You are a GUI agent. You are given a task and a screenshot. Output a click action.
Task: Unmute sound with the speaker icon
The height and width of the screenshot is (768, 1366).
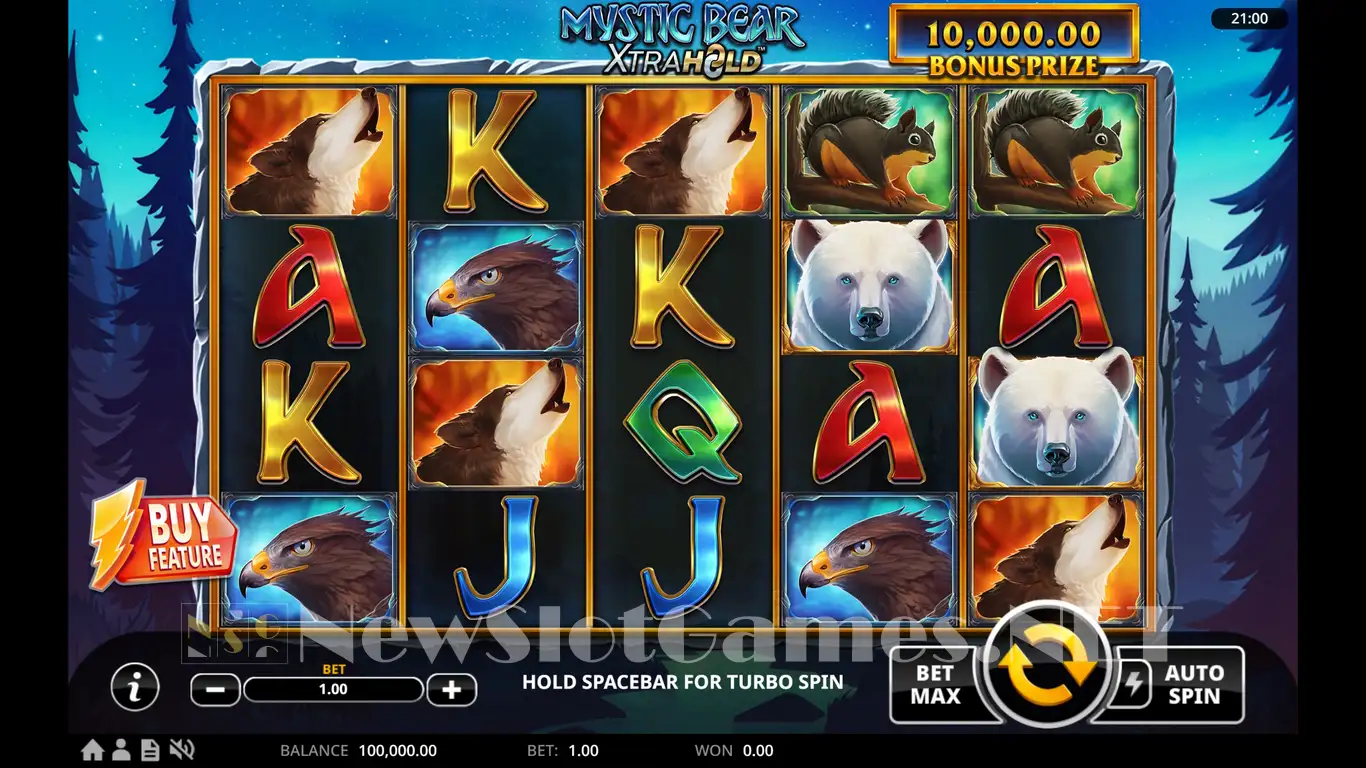[181, 750]
